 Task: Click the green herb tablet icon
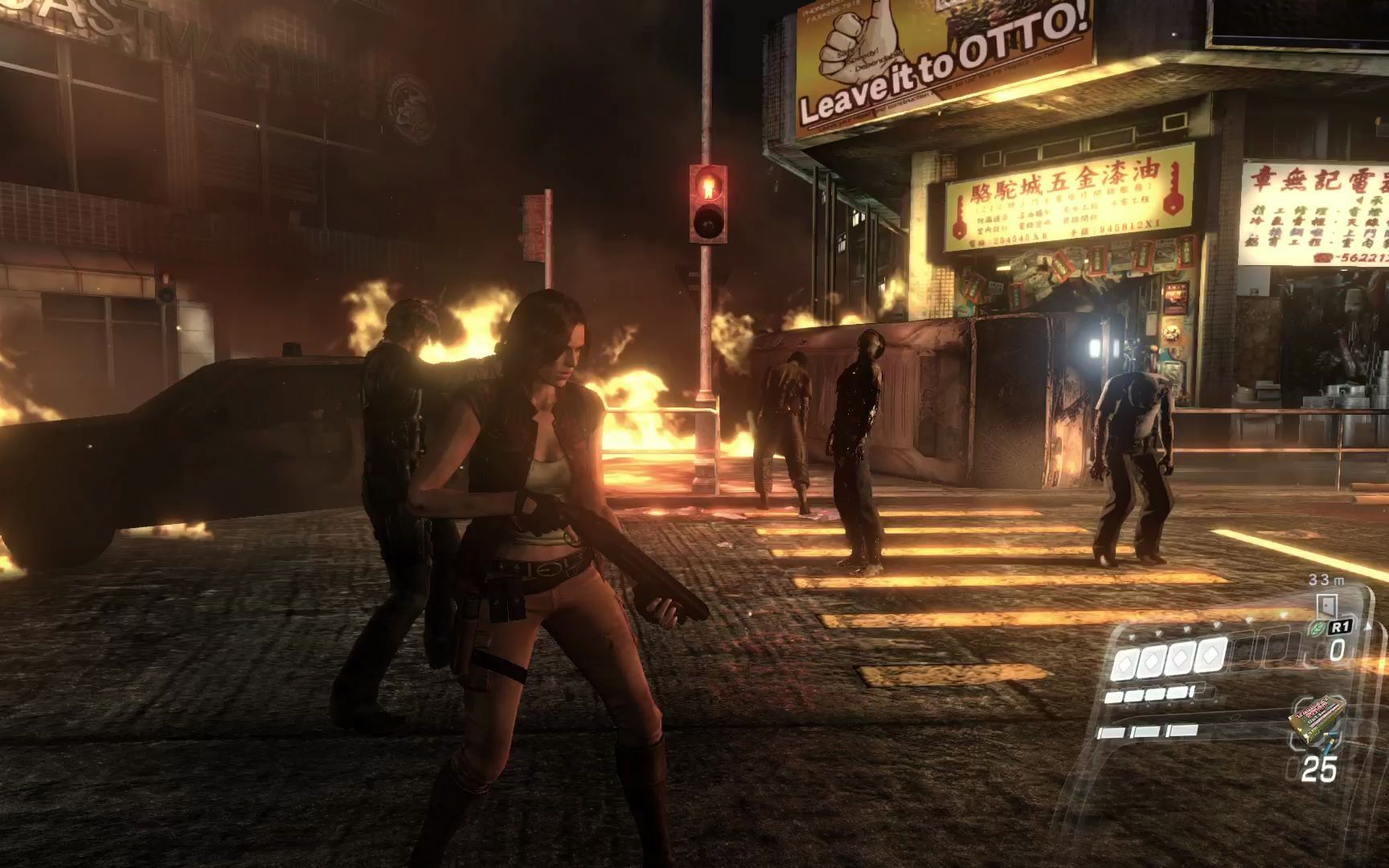(x=1319, y=627)
